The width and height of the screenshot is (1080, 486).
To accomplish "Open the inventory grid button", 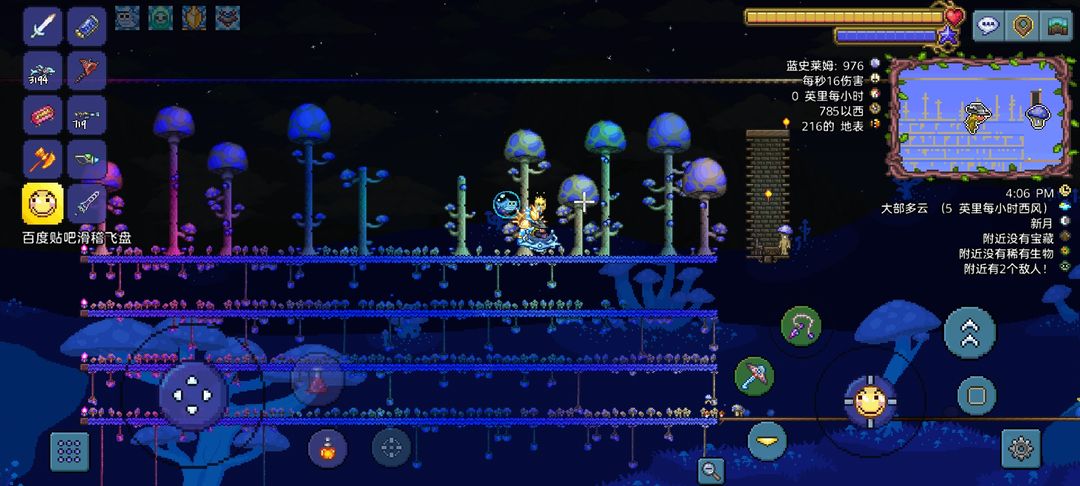I will (x=69, y=451).
